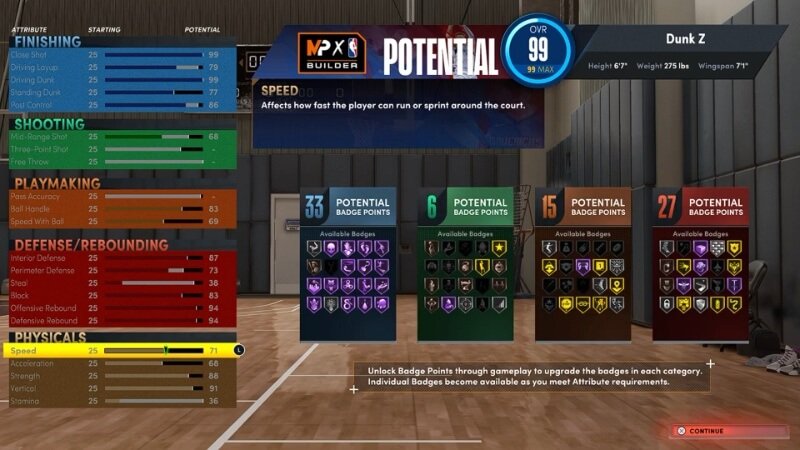Select the Steal attribute row
800x450 pixels.
[120, 283]
